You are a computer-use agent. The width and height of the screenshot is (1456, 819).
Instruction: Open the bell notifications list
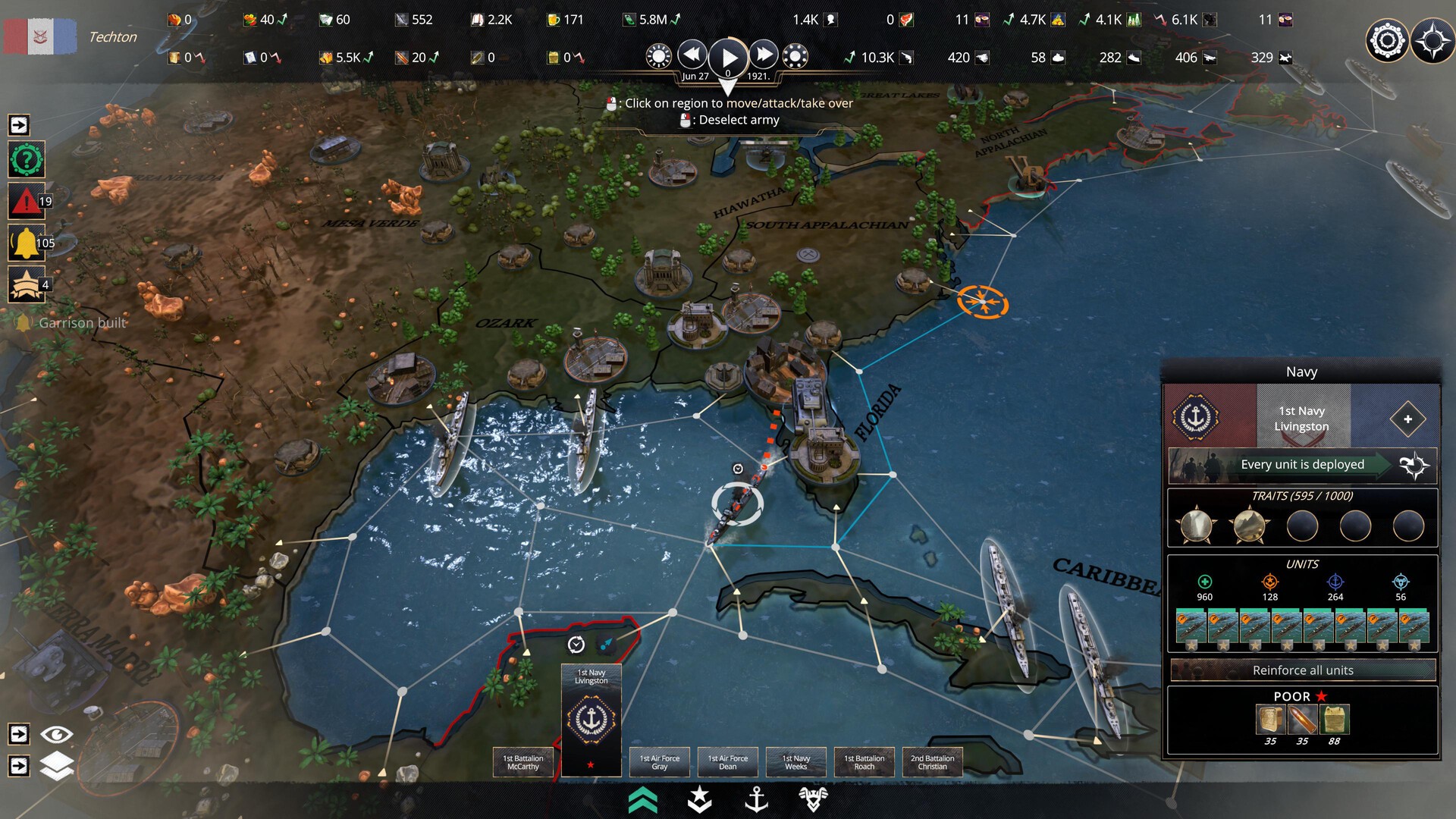coord(27,243)
